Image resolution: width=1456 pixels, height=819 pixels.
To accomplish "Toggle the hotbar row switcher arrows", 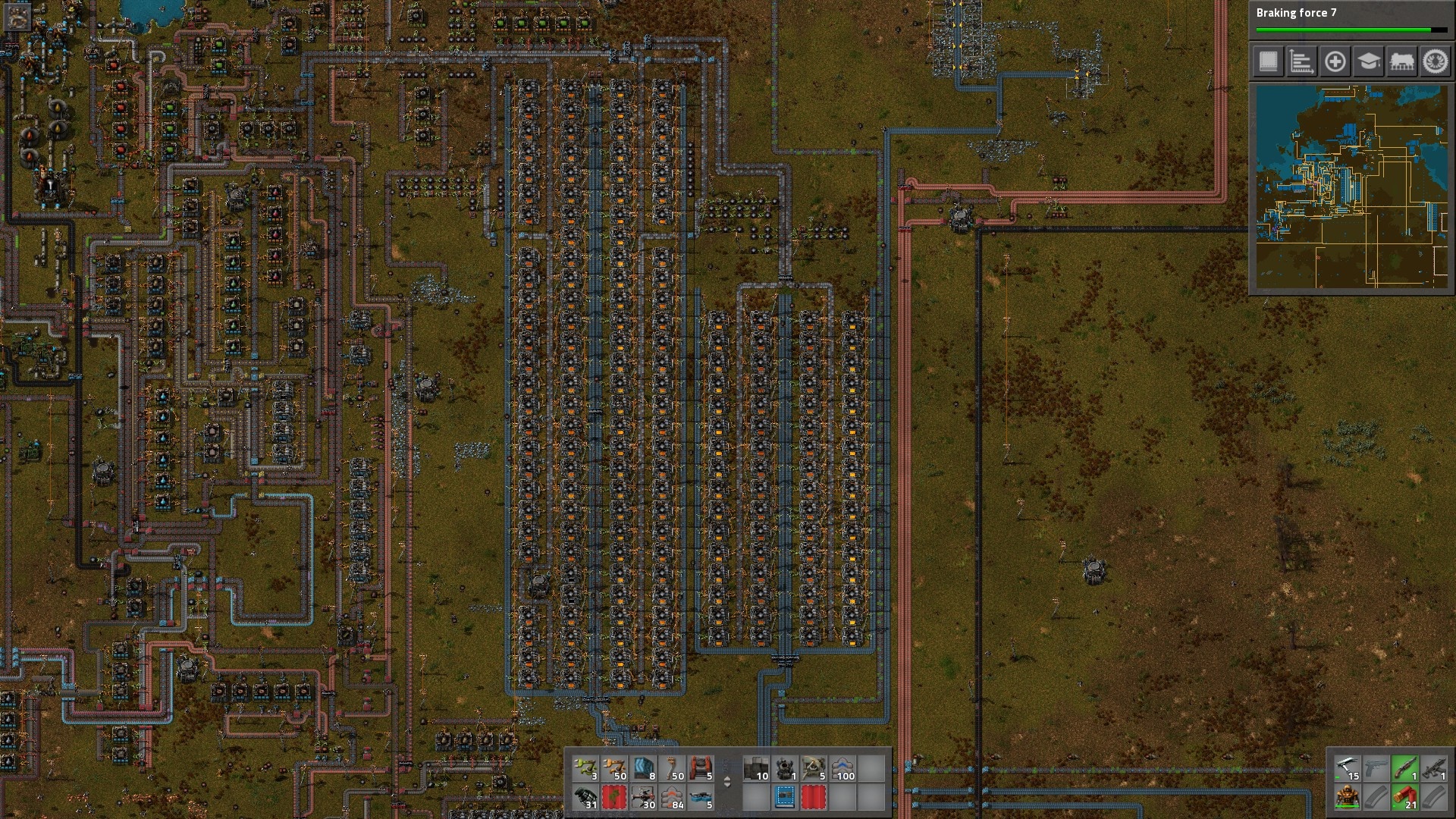I will tap(727, 782).
